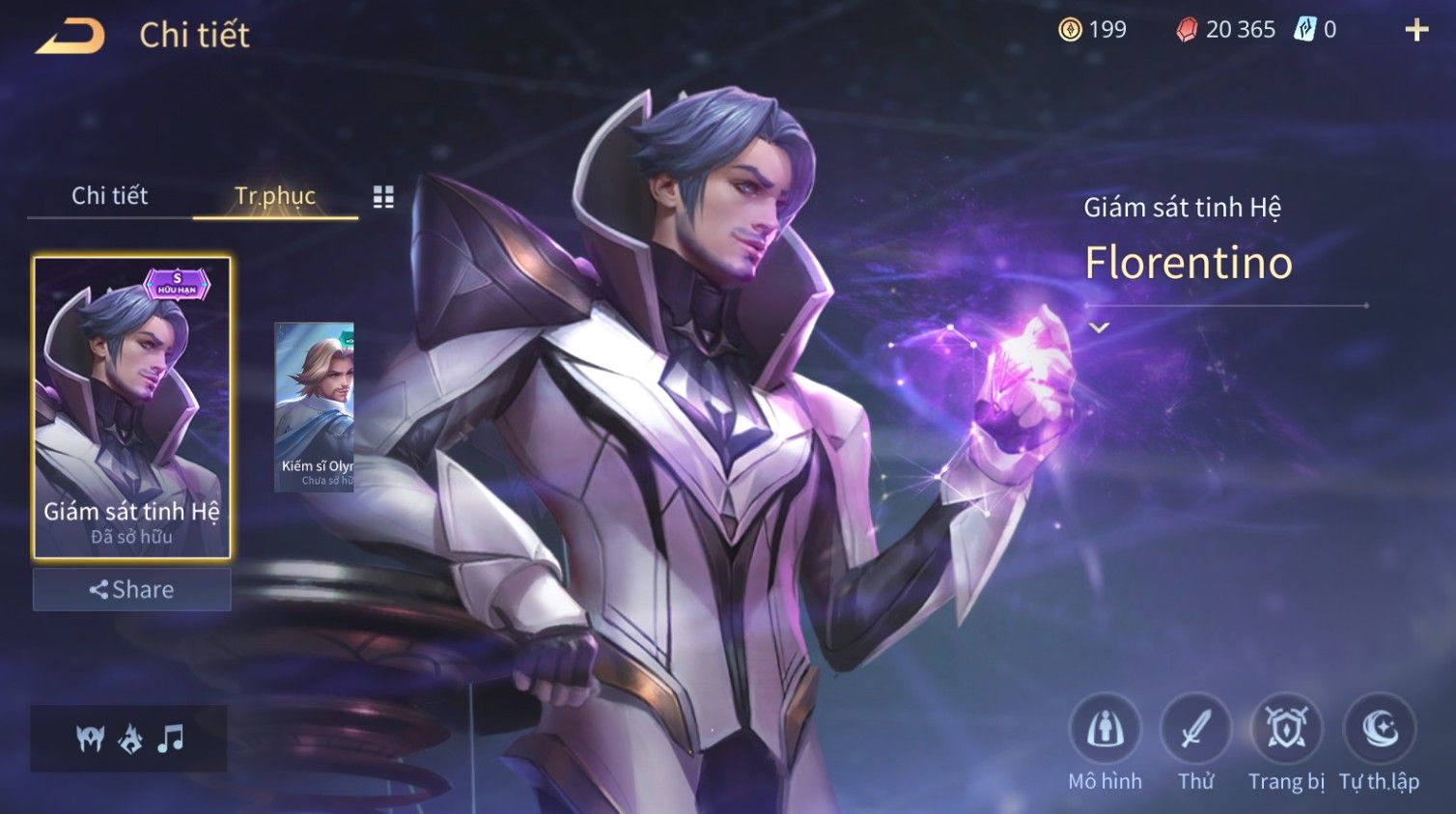Go back using the return arrow

click(70, 37)
